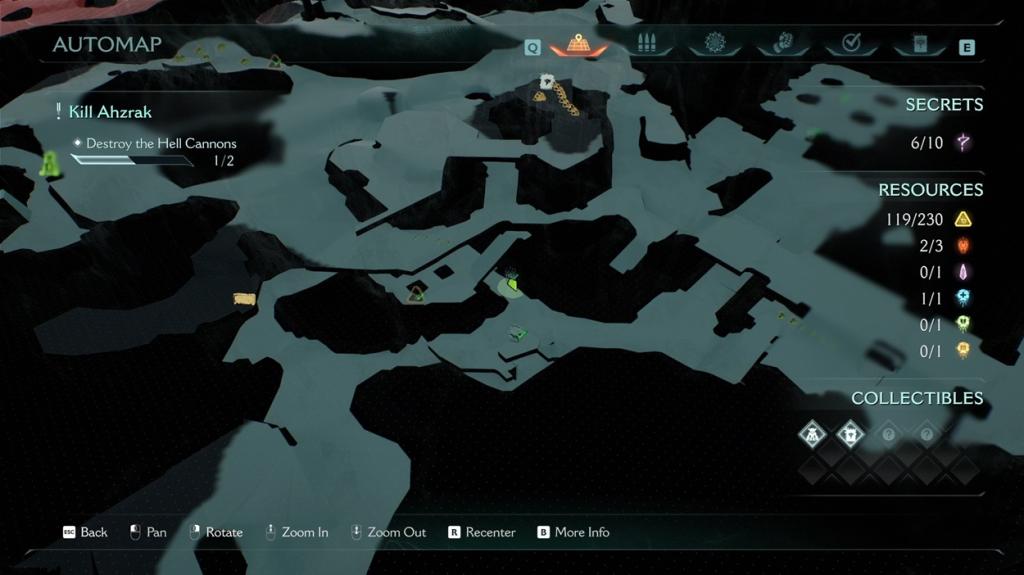Open the spiked sigil tab

[714, 44]
